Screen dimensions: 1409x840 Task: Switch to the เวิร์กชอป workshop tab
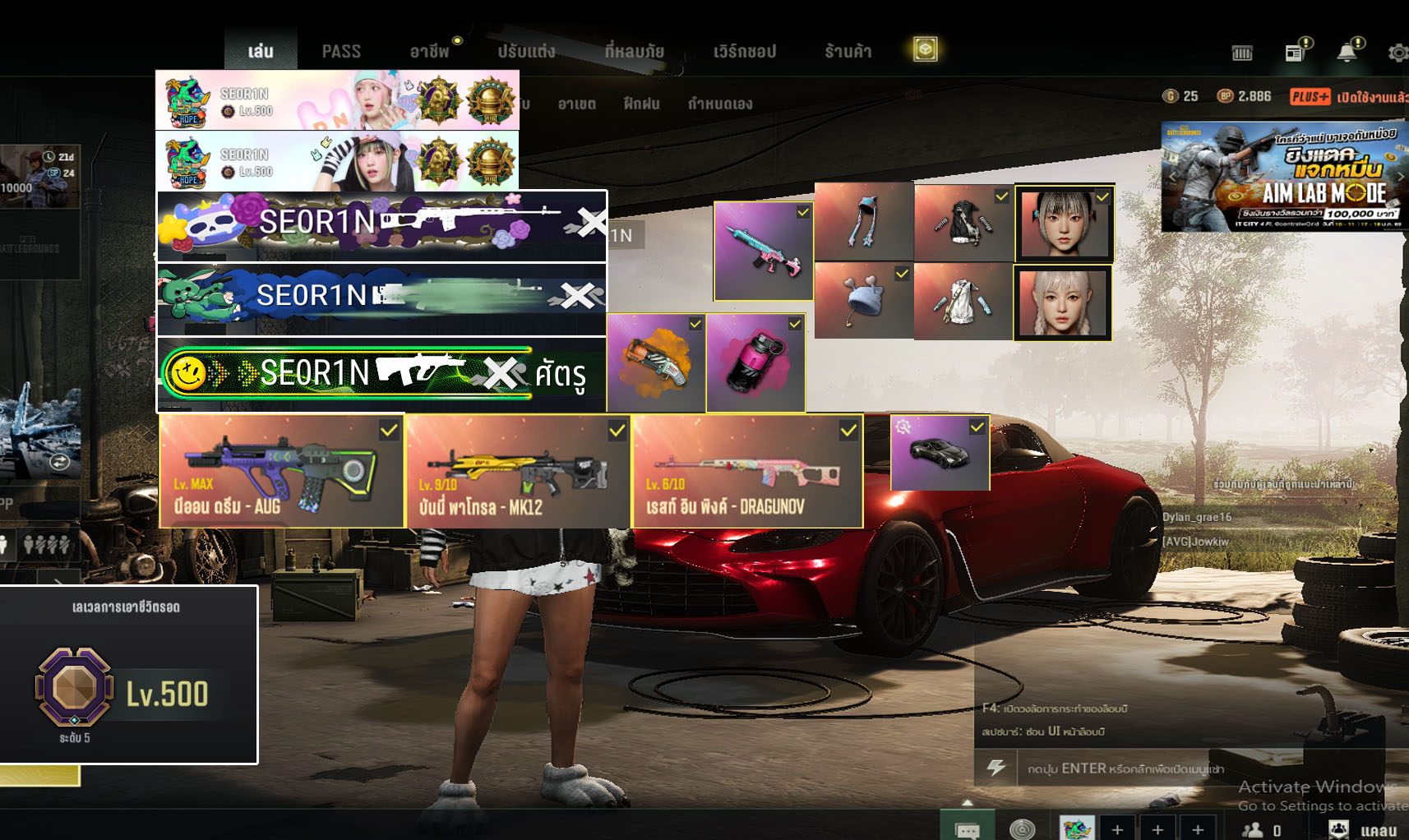[744, 51]
